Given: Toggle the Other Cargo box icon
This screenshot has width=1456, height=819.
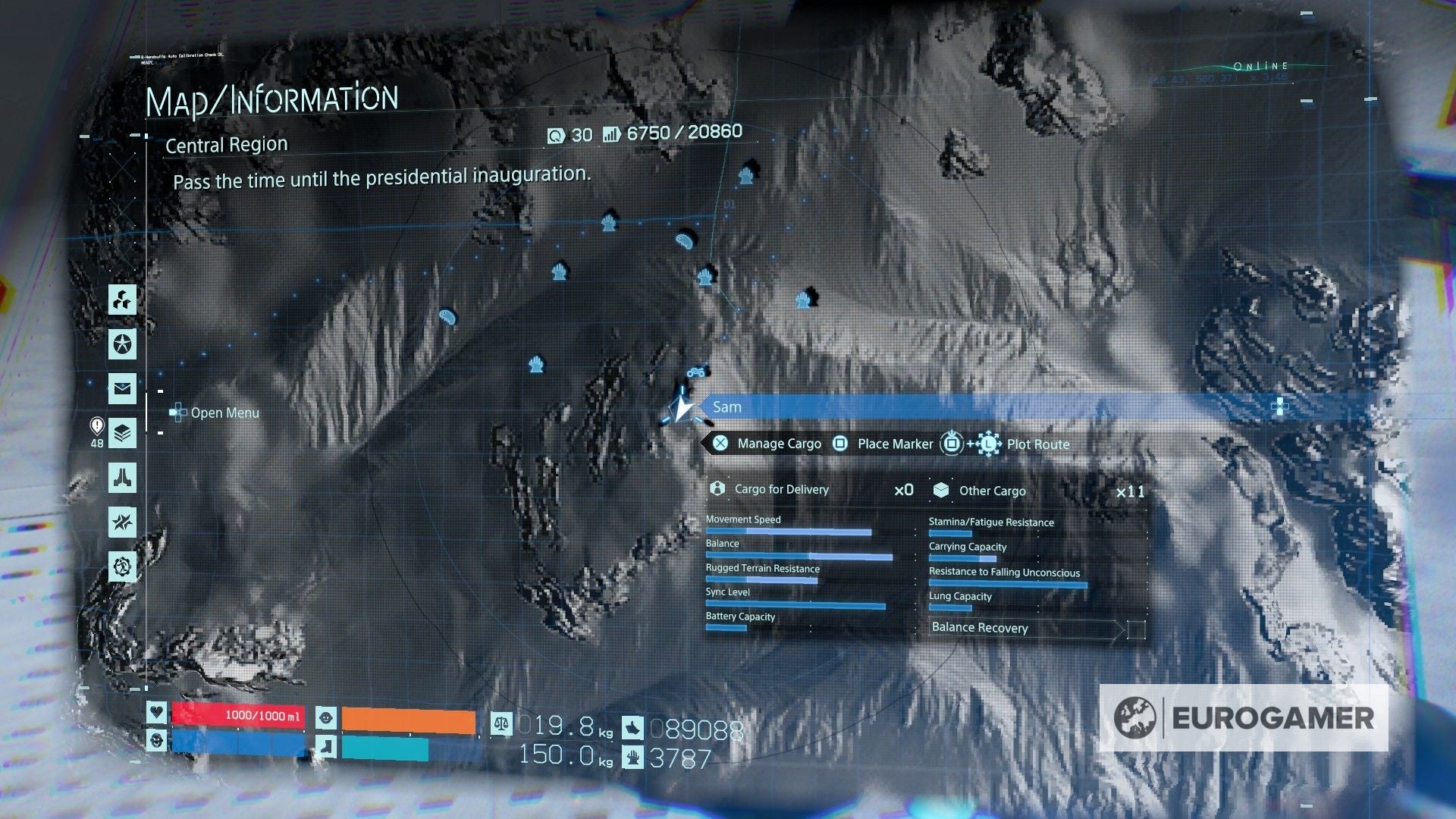Looking at the screenshot, I should pyautogui.click(x=940, y=491).
